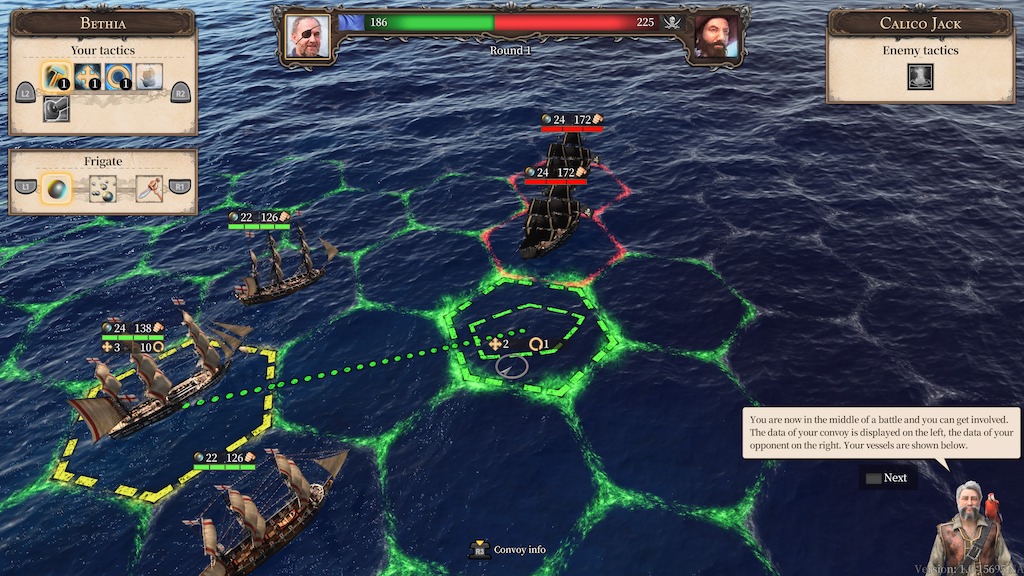The image size is (1024, 576).
Task: Open Convoy info
Action: pyautogui.click(x=511, y=549)
